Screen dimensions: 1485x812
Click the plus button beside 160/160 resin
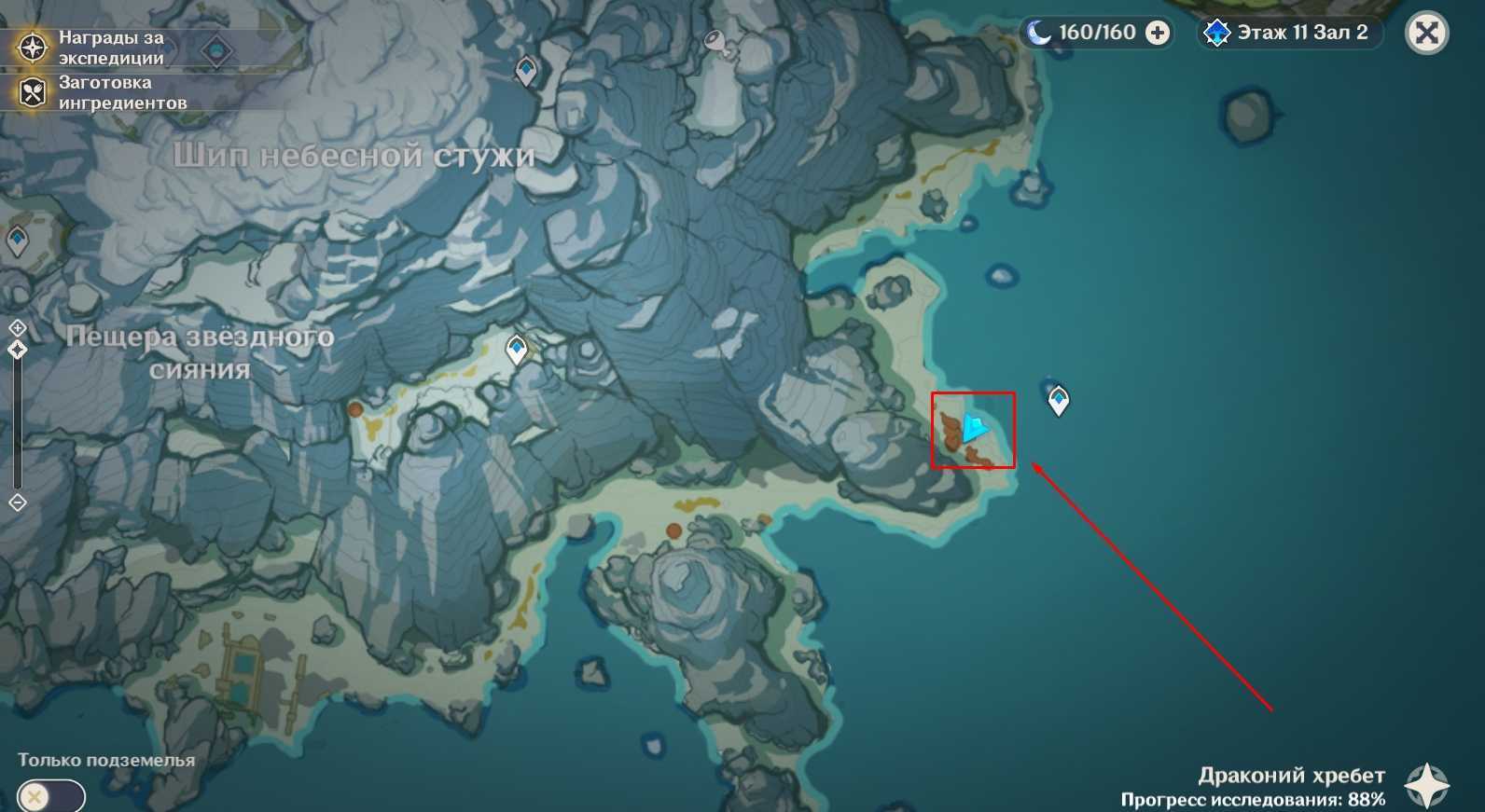click(x=1158, y=34)
